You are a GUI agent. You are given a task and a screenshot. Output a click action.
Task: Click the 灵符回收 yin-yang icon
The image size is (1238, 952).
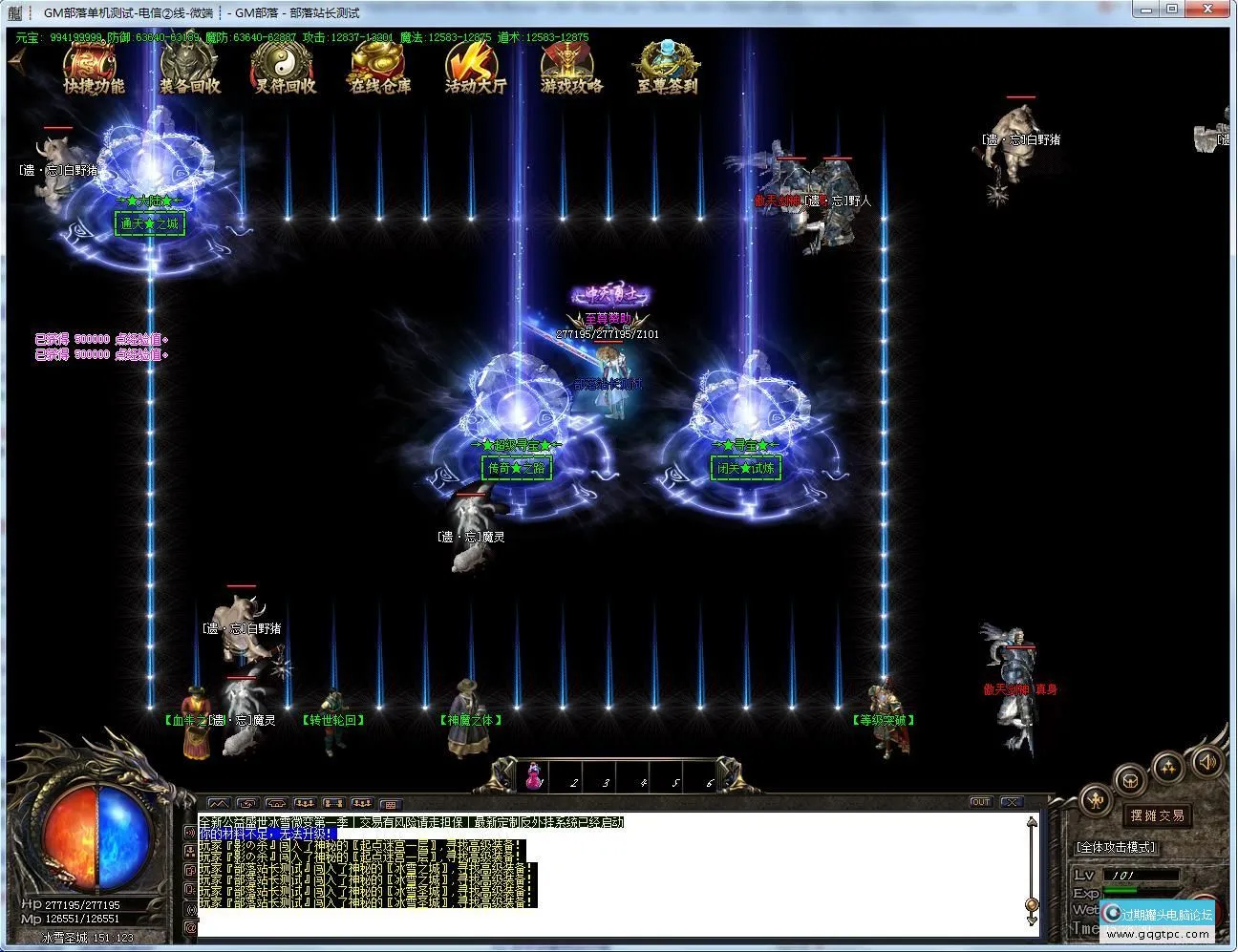(285, 69)
